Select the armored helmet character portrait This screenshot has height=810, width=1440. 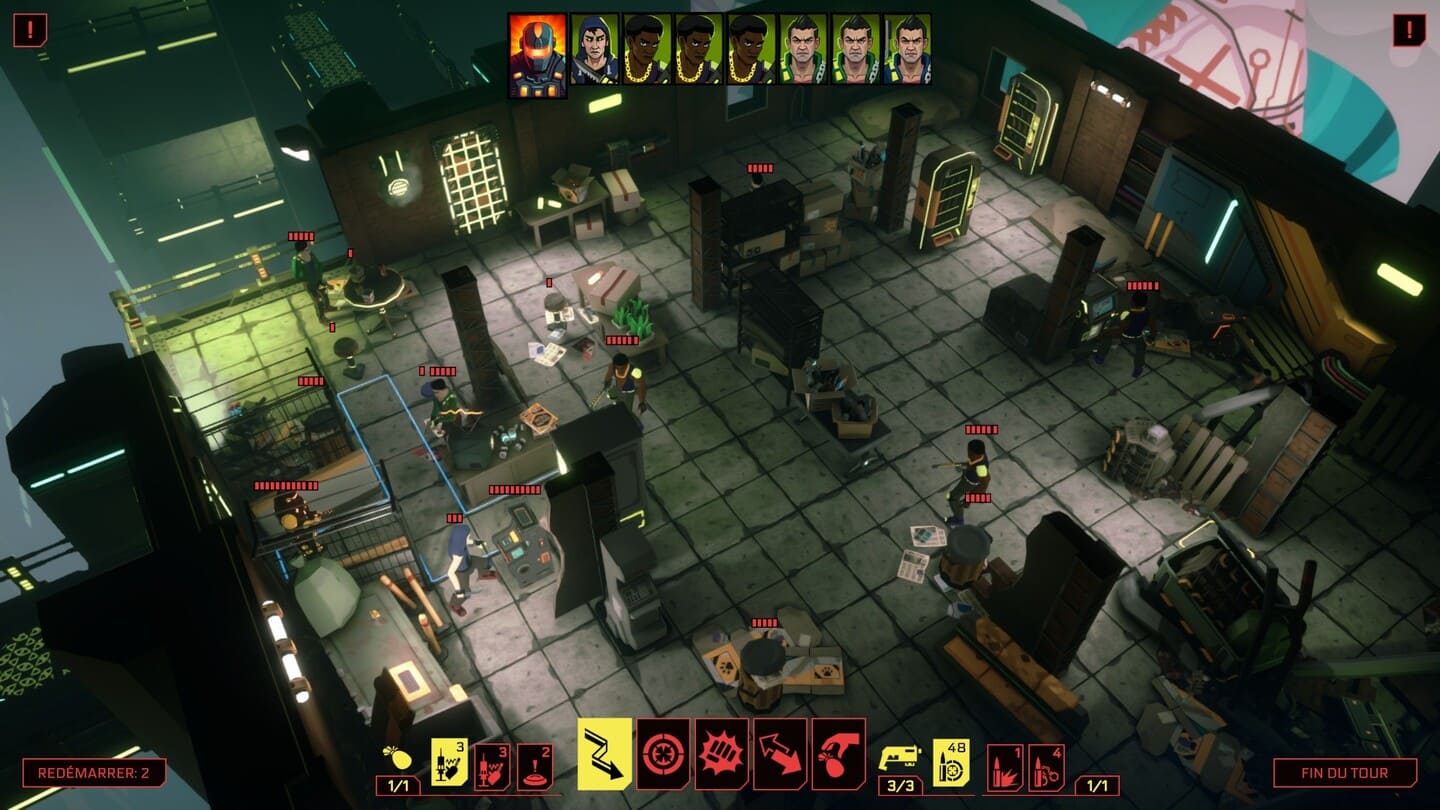[538, 55]
